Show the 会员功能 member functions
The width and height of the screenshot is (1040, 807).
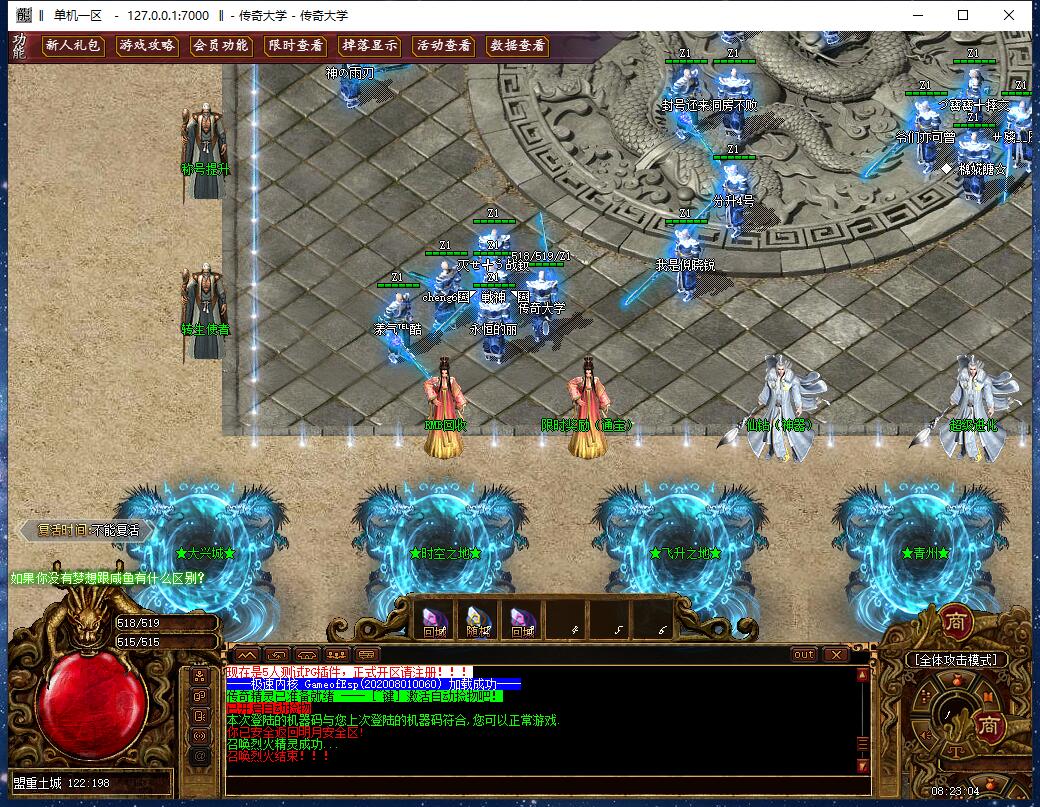220,45
